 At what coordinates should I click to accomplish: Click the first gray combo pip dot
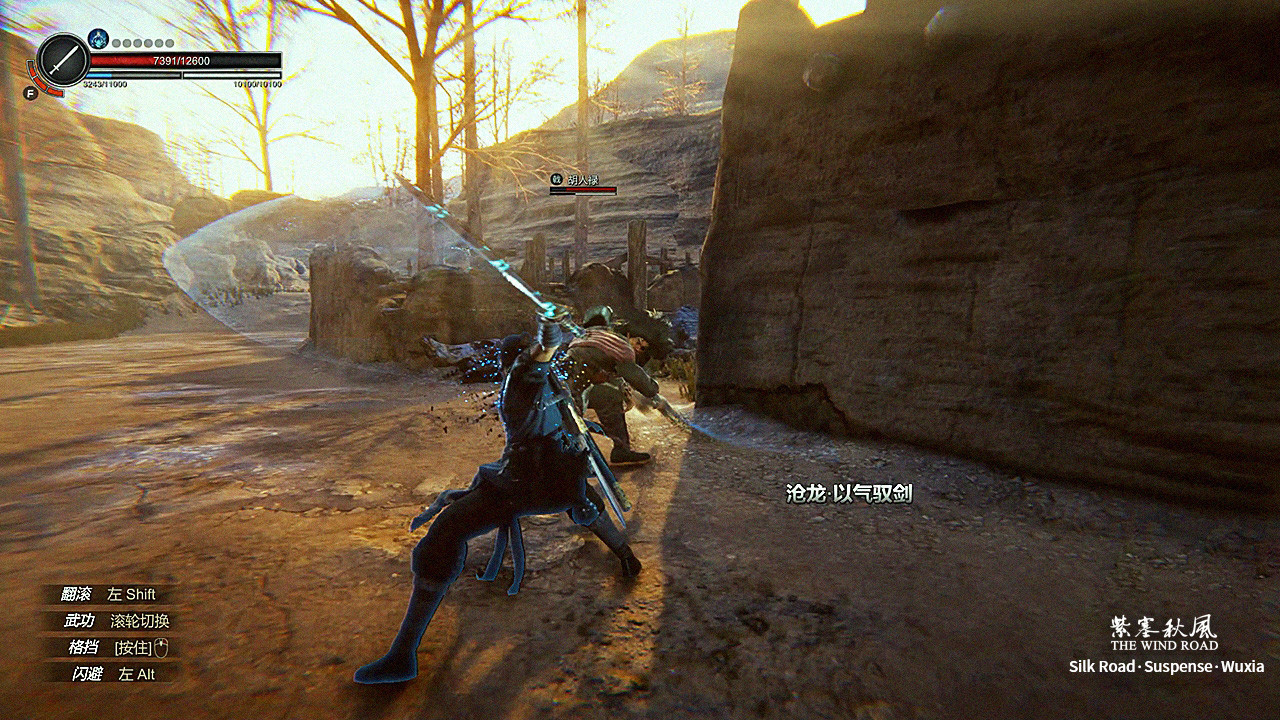pos(117,45)
